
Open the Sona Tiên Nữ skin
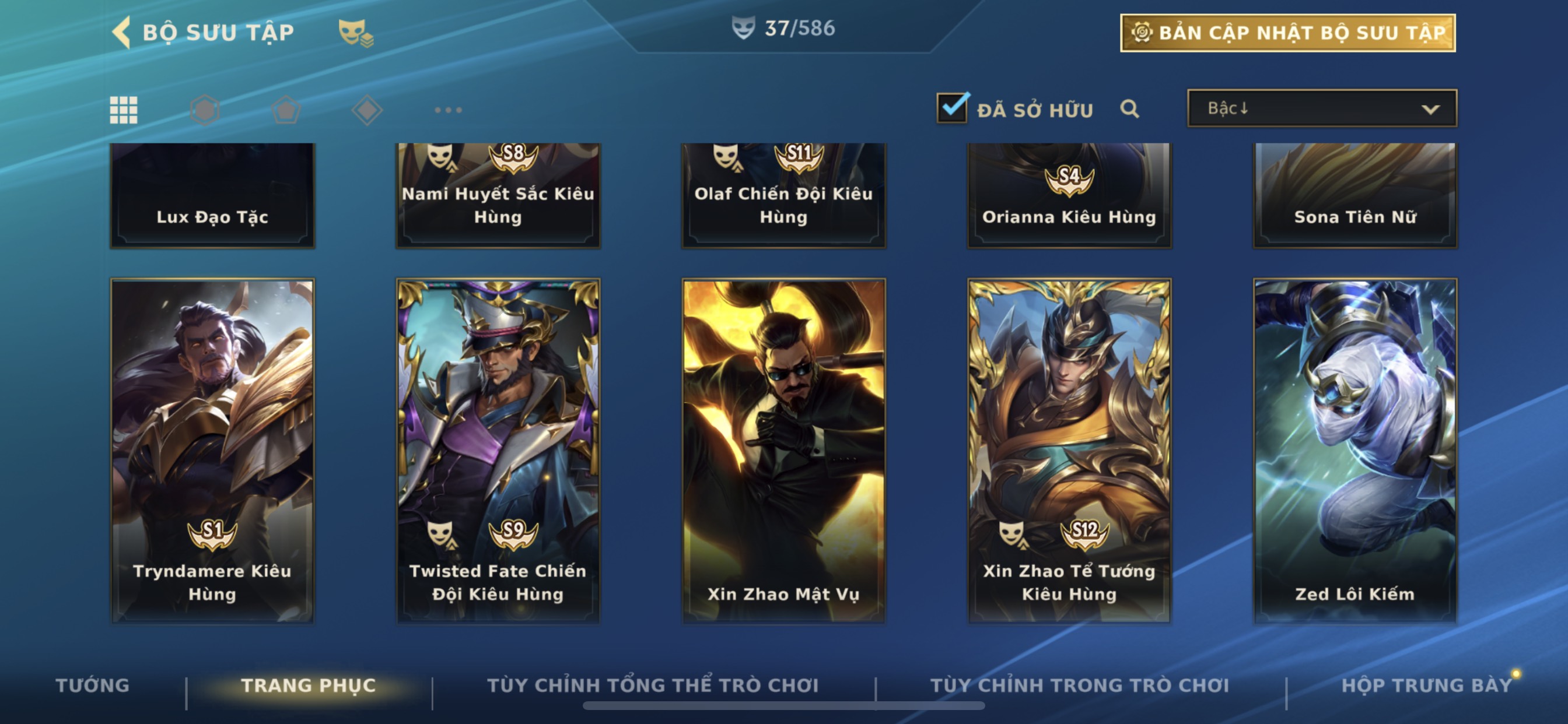click(x=1355, y=196)
